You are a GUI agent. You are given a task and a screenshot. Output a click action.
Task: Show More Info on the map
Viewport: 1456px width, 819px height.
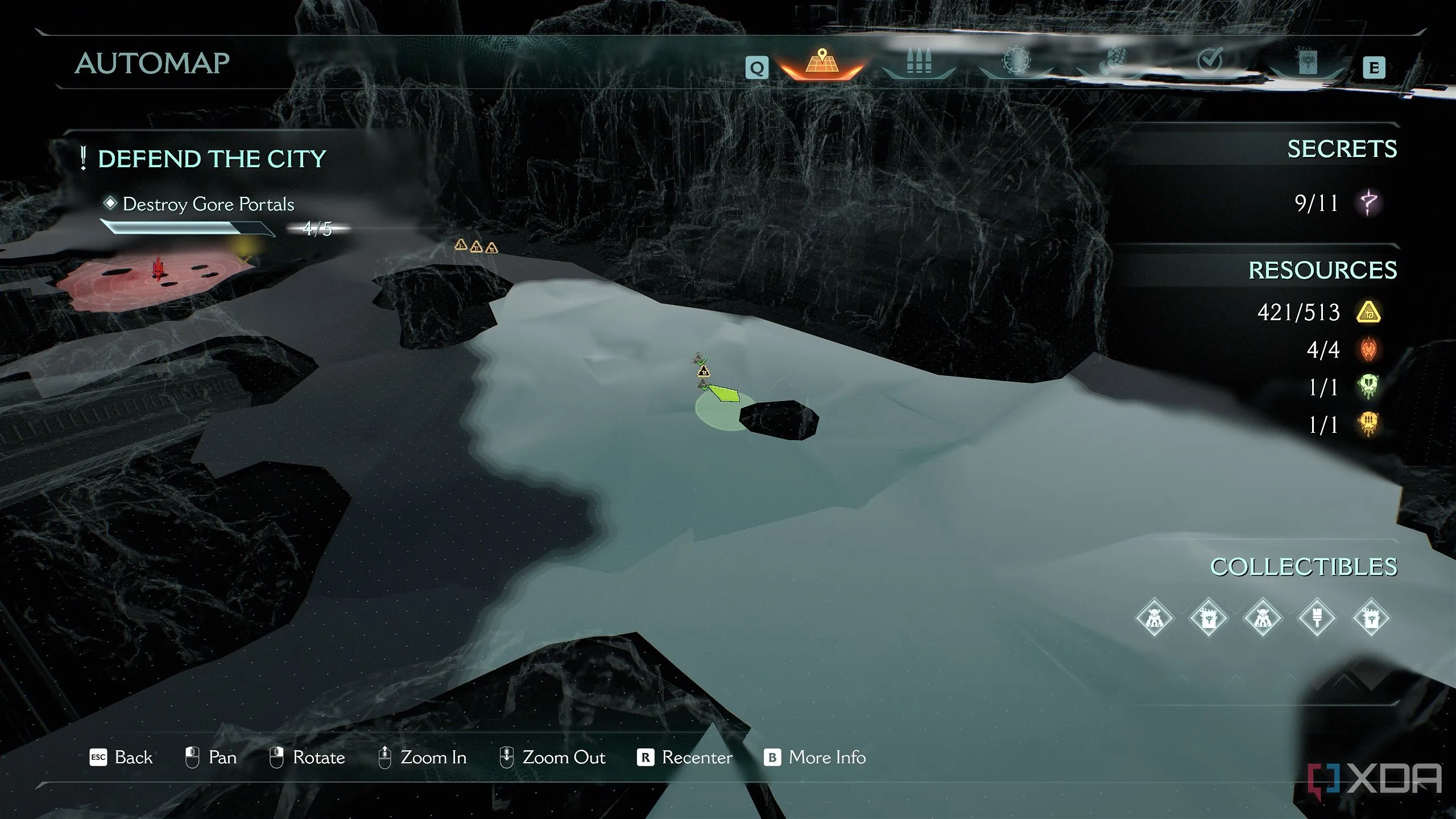pos(814,758)
